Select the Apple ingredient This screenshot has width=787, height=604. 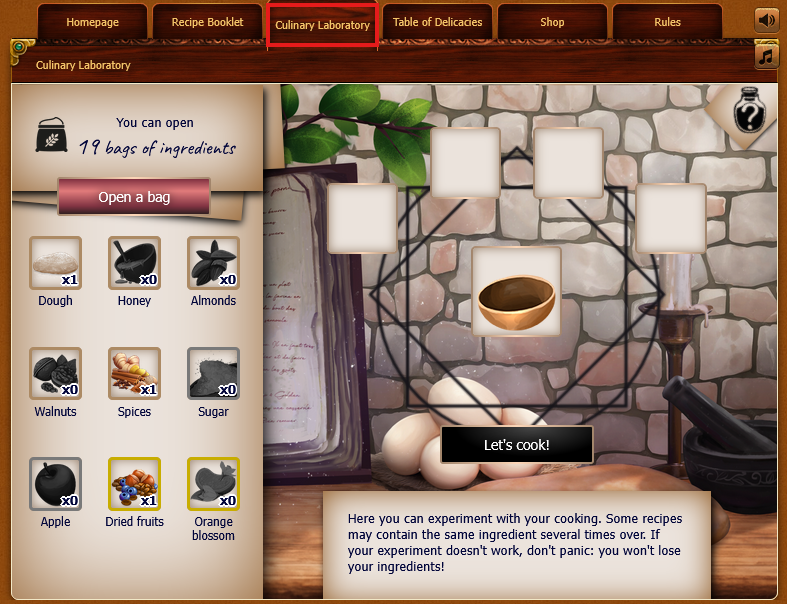click(55, 484)
